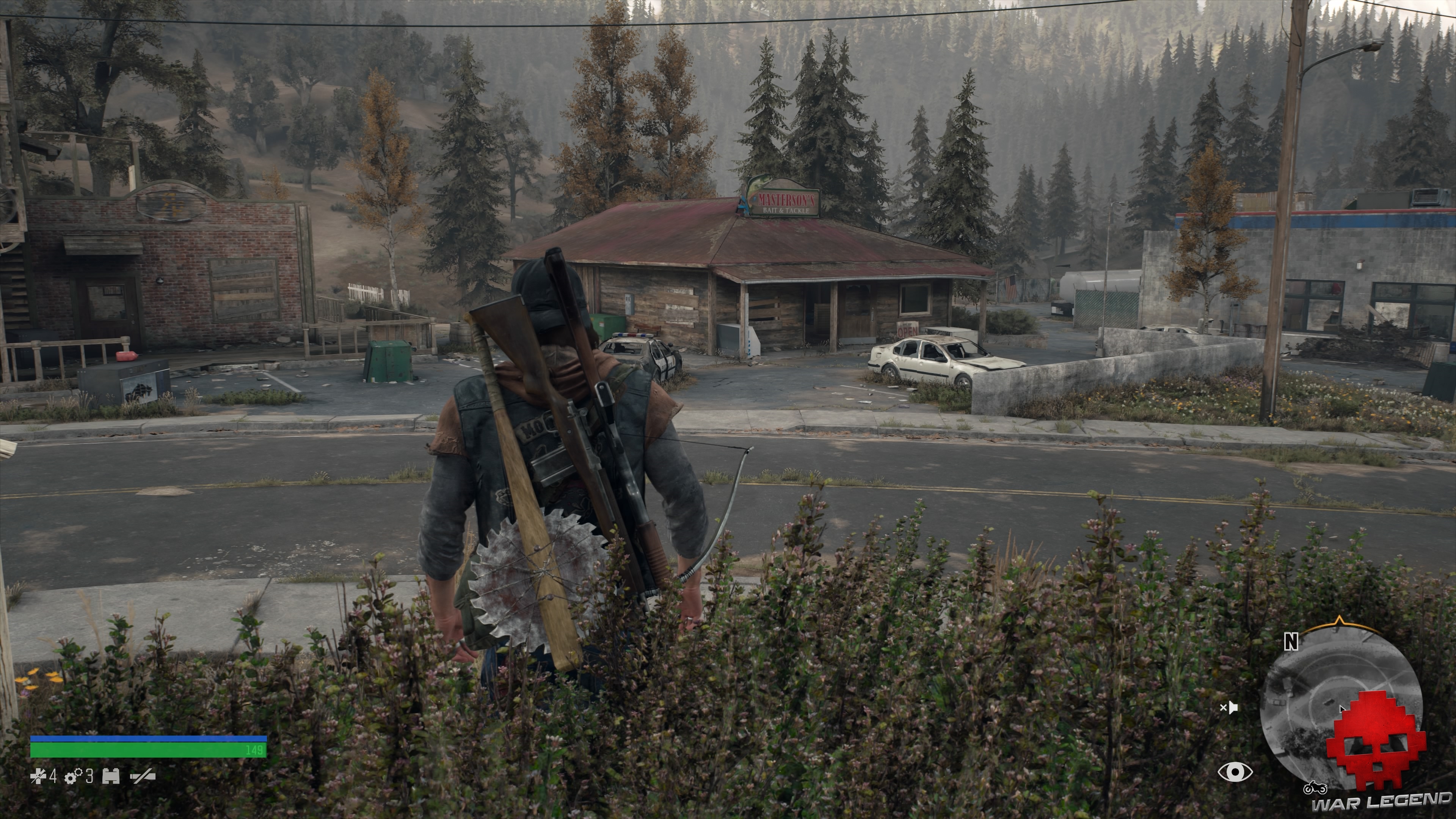Toggle the stealth awareness eye display
Screen dimensions: 1456x819
1236,771
